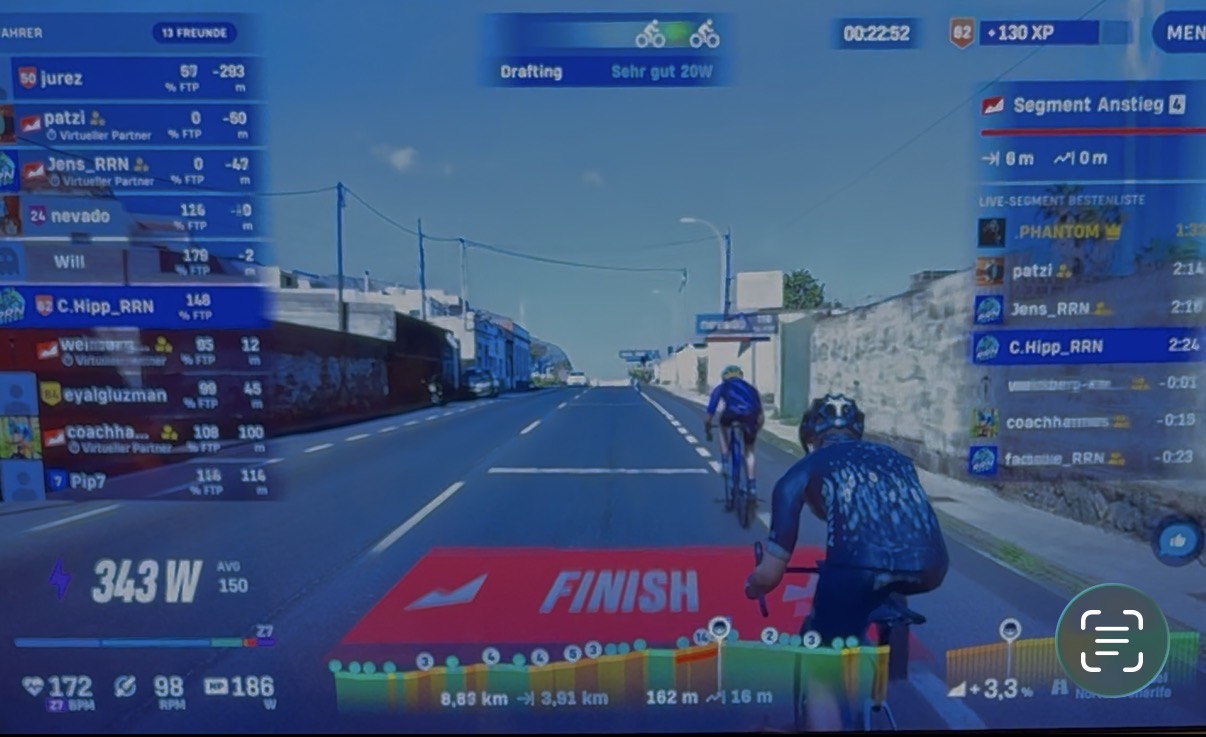Click the route elevation profile bar
The image size is (1206, 737).
[610, 668]
